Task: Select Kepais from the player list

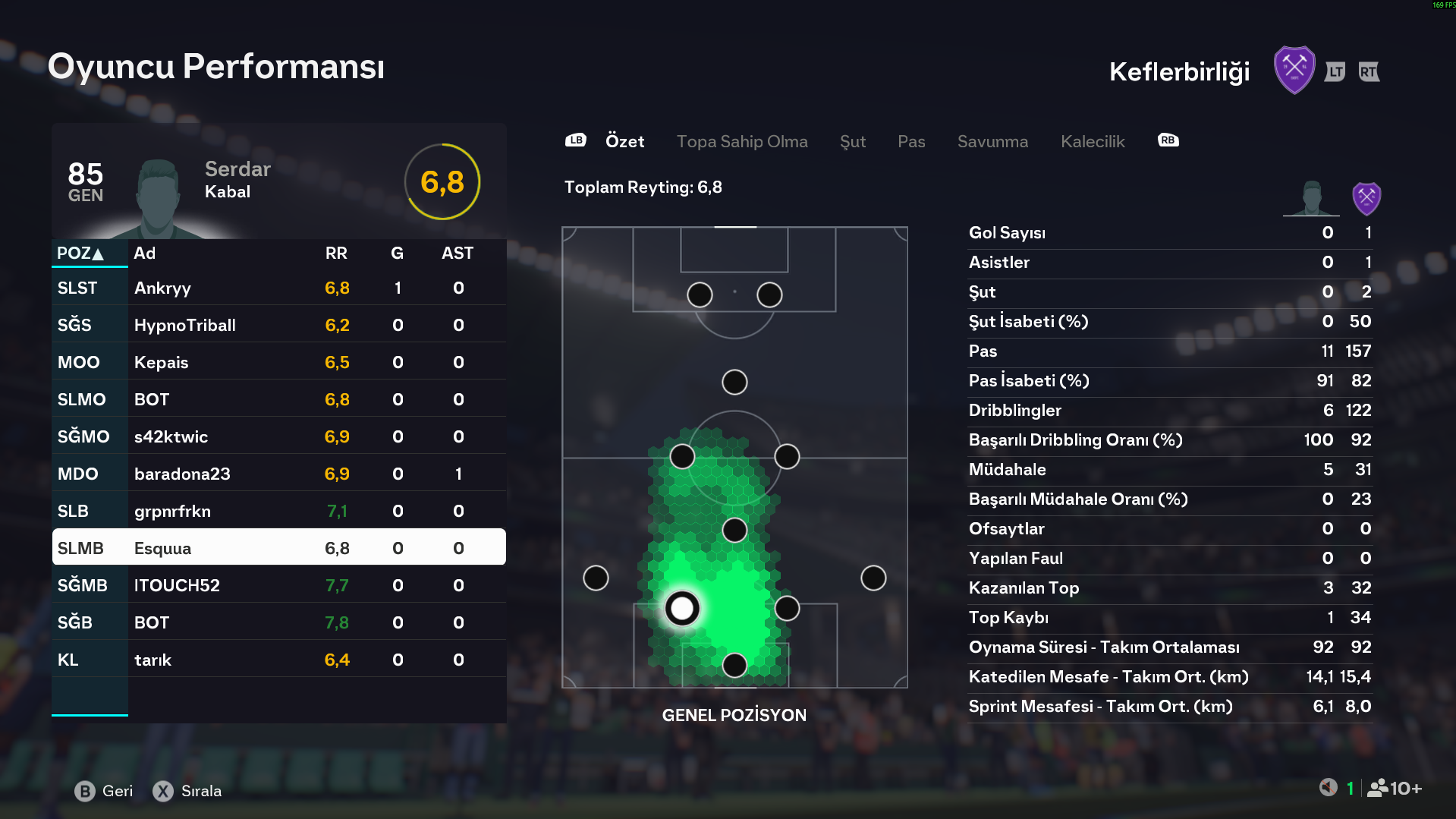Action: coord(278,362)
